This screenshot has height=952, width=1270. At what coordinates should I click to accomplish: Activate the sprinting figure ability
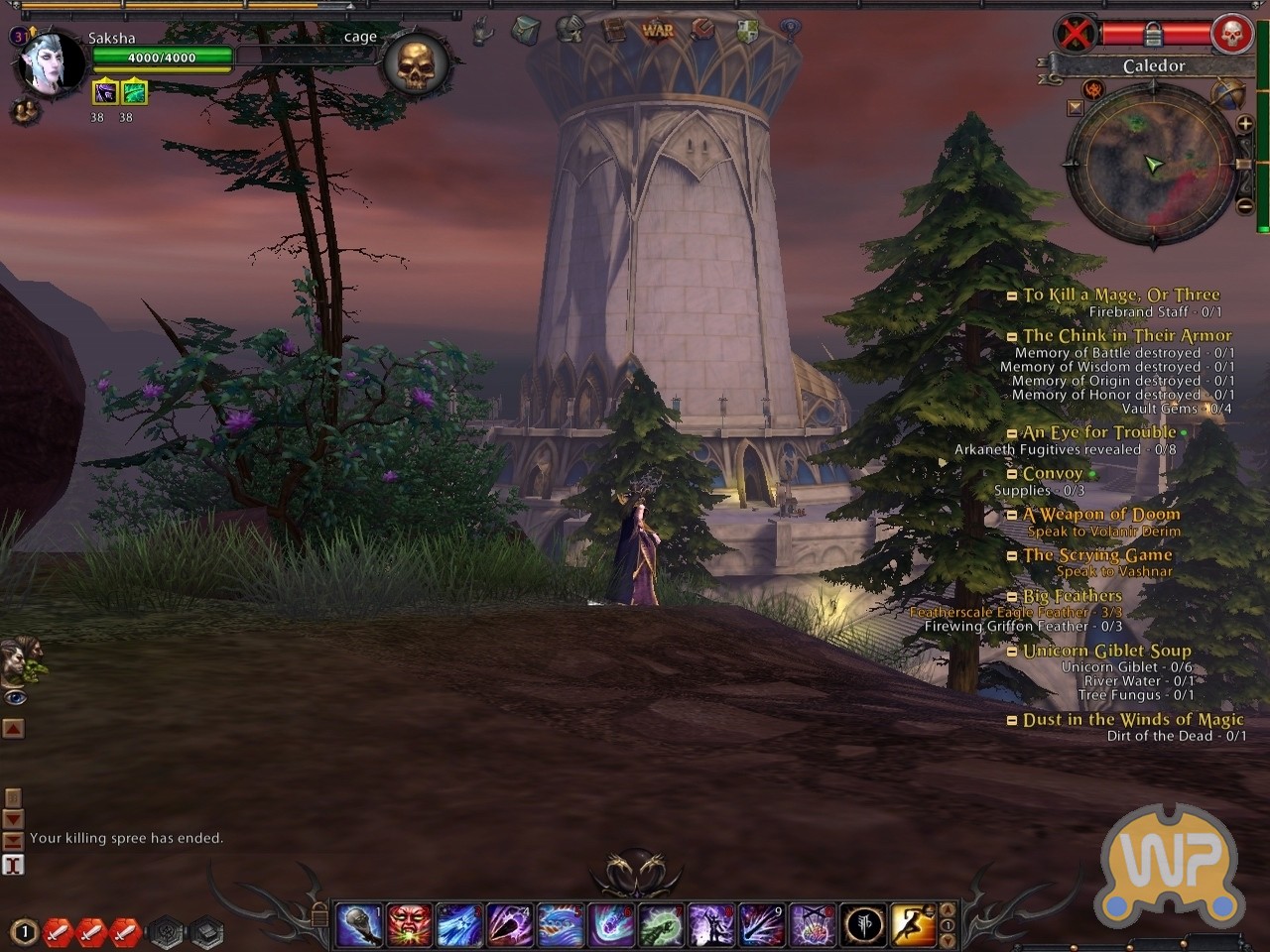pos(913,925)
